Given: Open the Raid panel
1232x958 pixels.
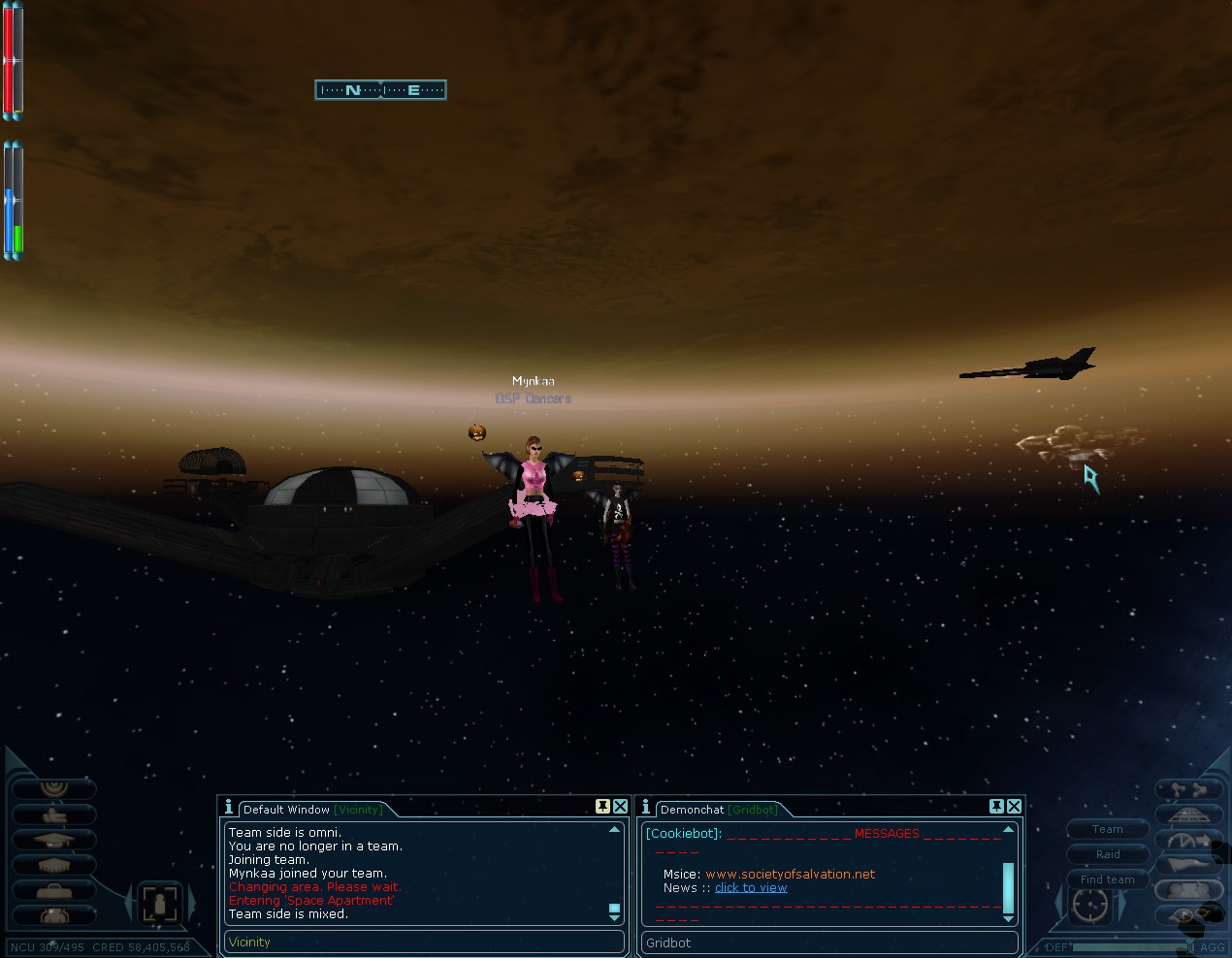Looking at the screenshot, I should tap(1107, 854).
